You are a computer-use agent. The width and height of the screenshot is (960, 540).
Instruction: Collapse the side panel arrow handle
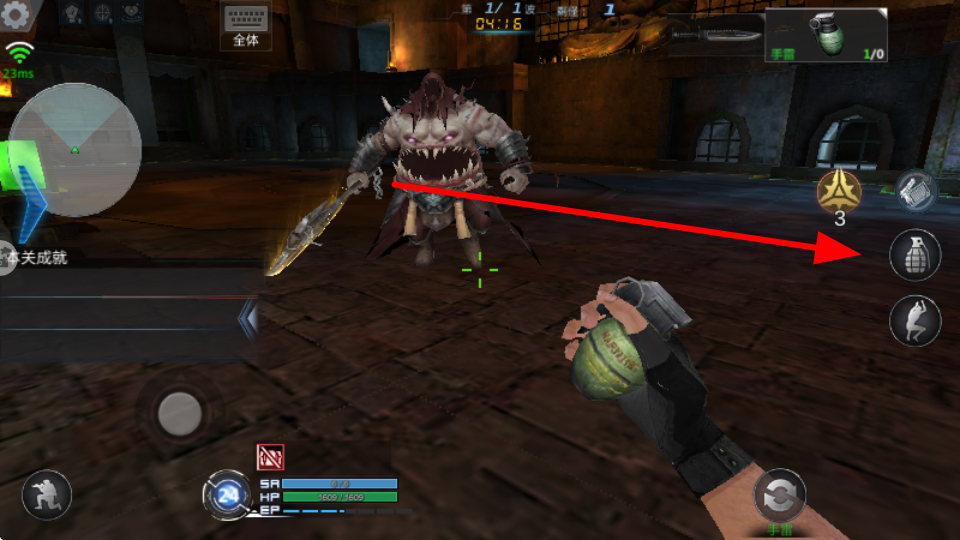pyautogui.click(x=248, y=318)
